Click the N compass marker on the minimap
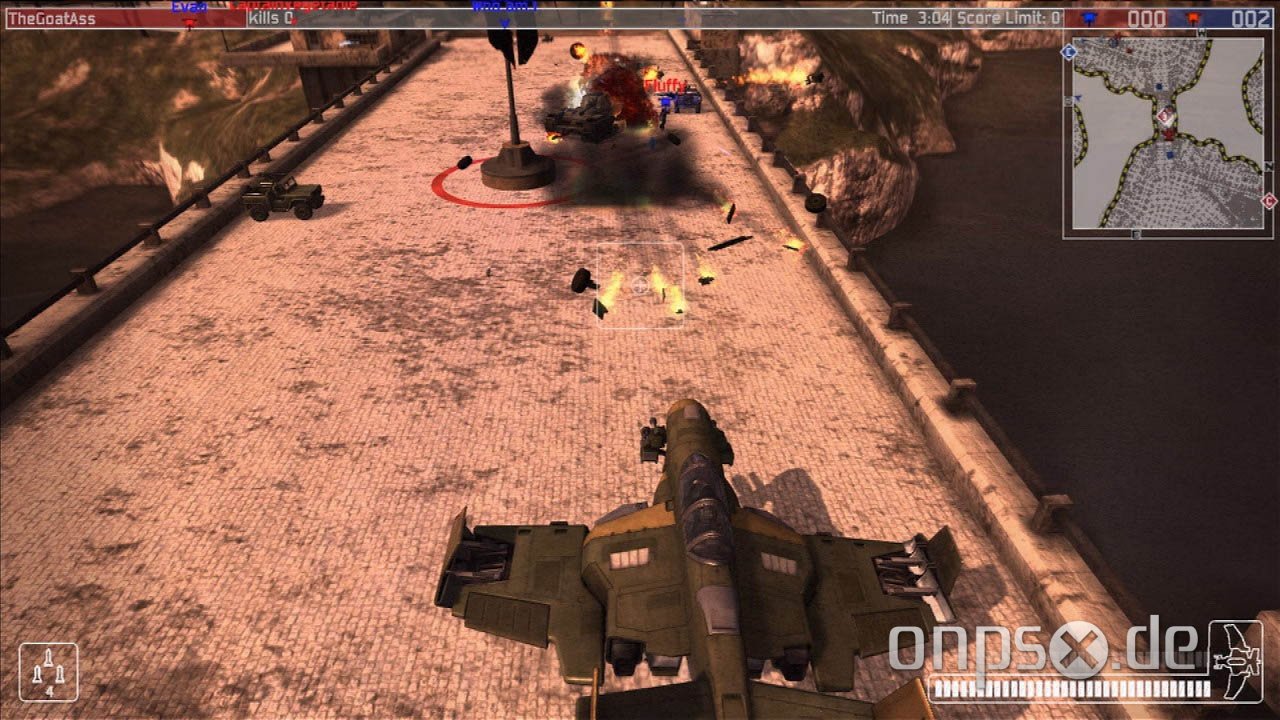The width and height of the screenshot is (1280, 720). tap(1267, 165)
